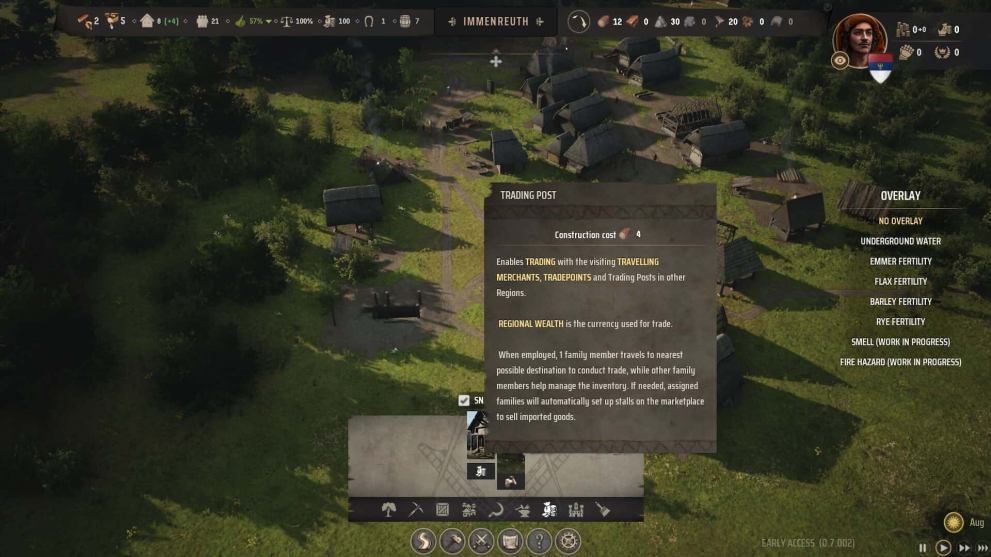Click the Immenreuth region name banner
Viewport: 991px width, 557px height.
coord(497,21)
